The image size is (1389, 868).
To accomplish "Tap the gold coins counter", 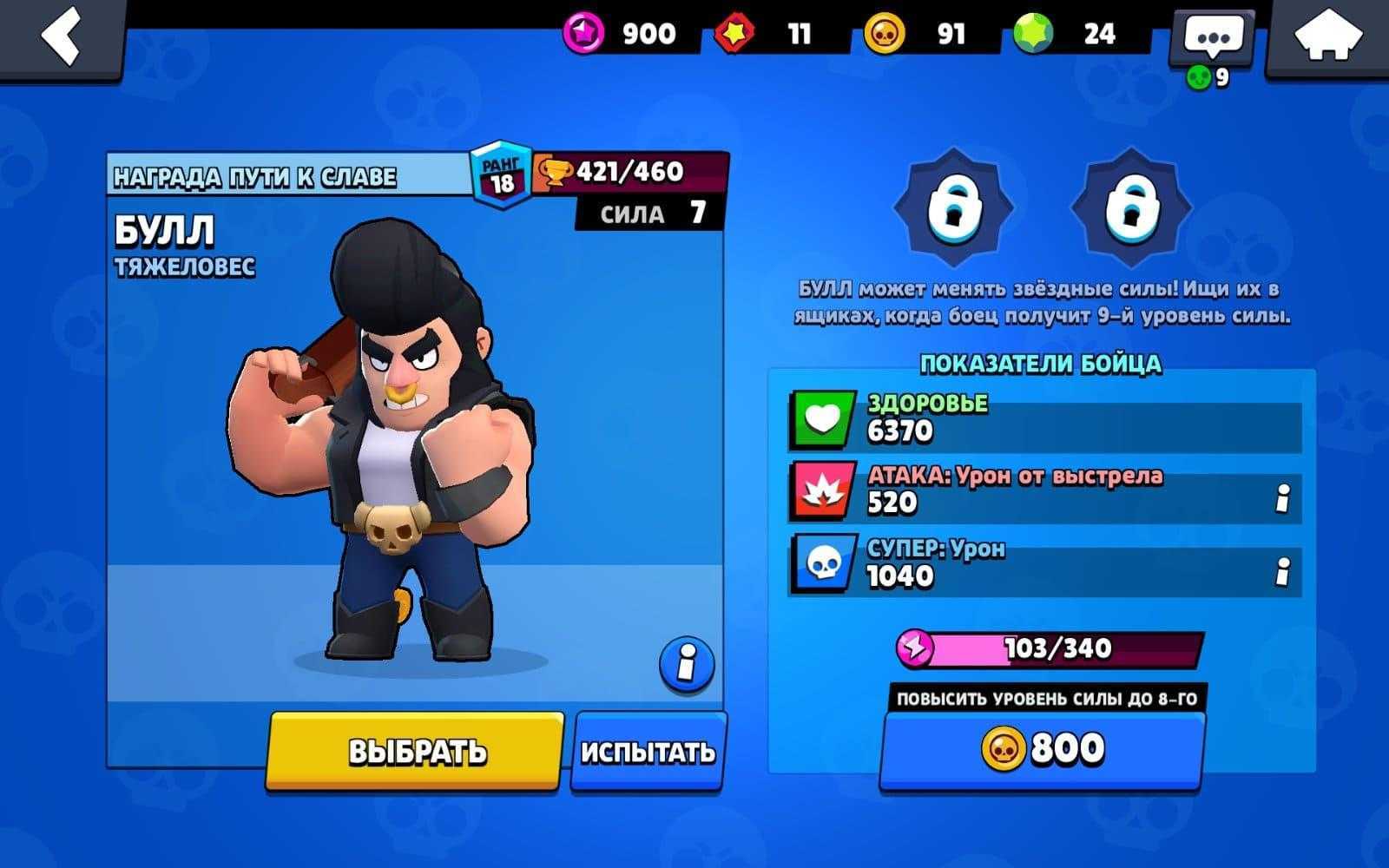I will pyautogui.click(x=916, y=34).
